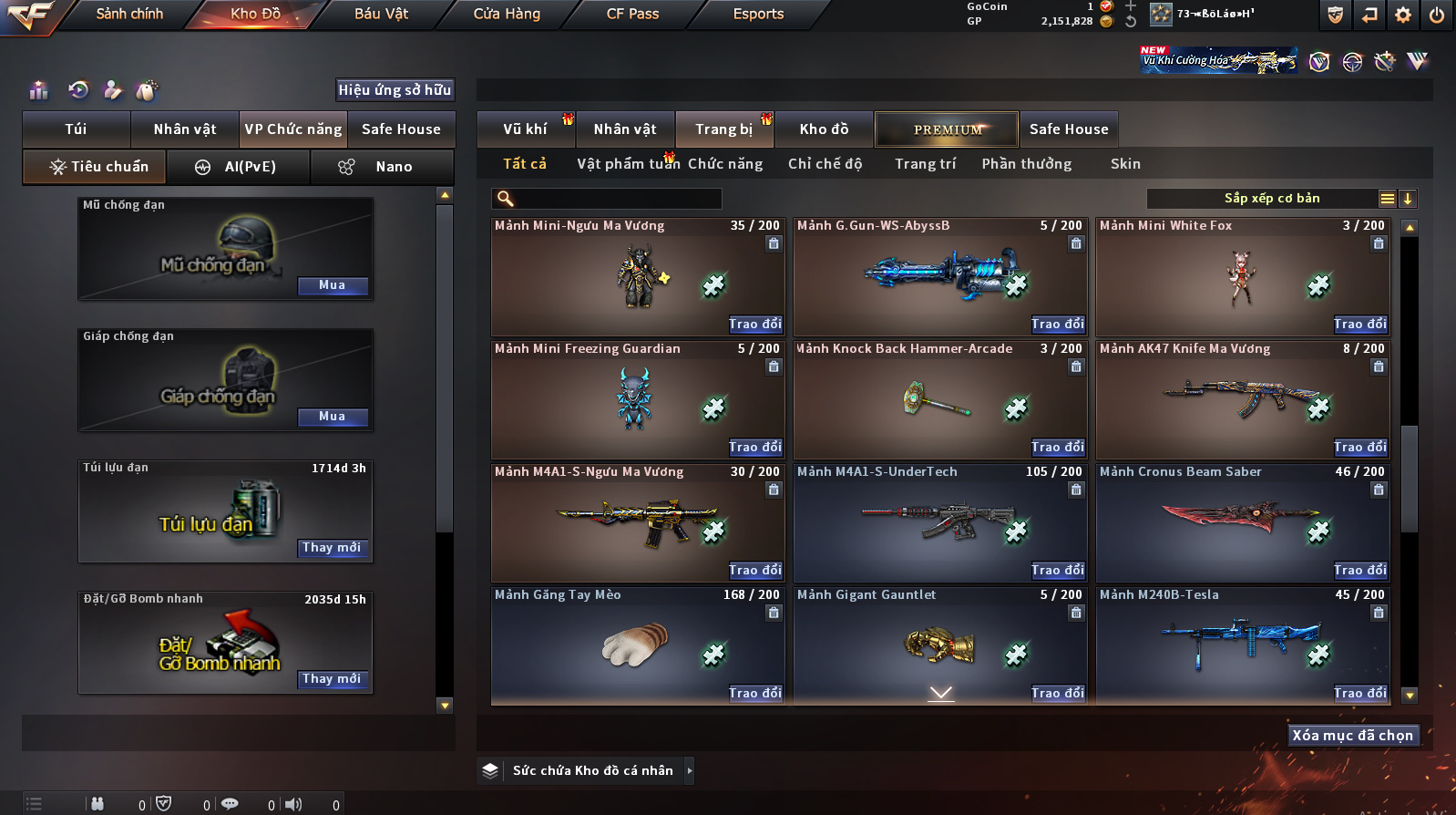1456x815 pixels.
Task: Switch to the Vũ khí inventory tab
Action: click(526, 129)
